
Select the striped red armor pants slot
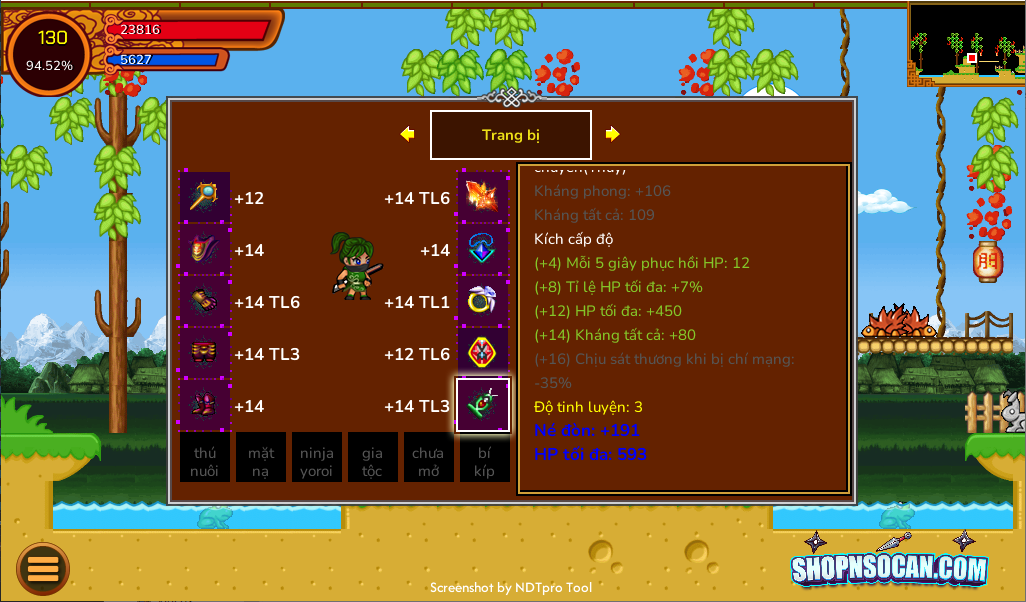[x=205, y=353]
